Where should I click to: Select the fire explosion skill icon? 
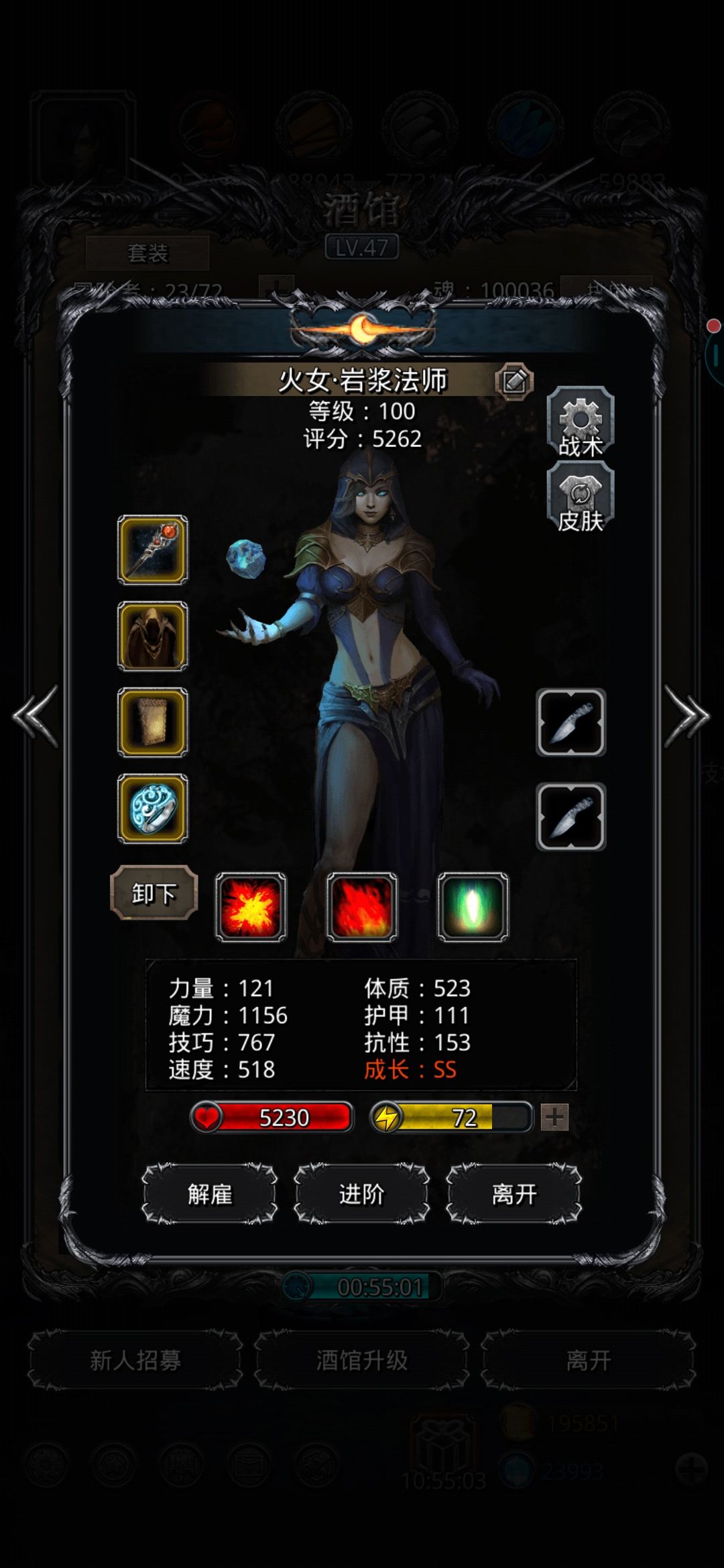[251, 907]
